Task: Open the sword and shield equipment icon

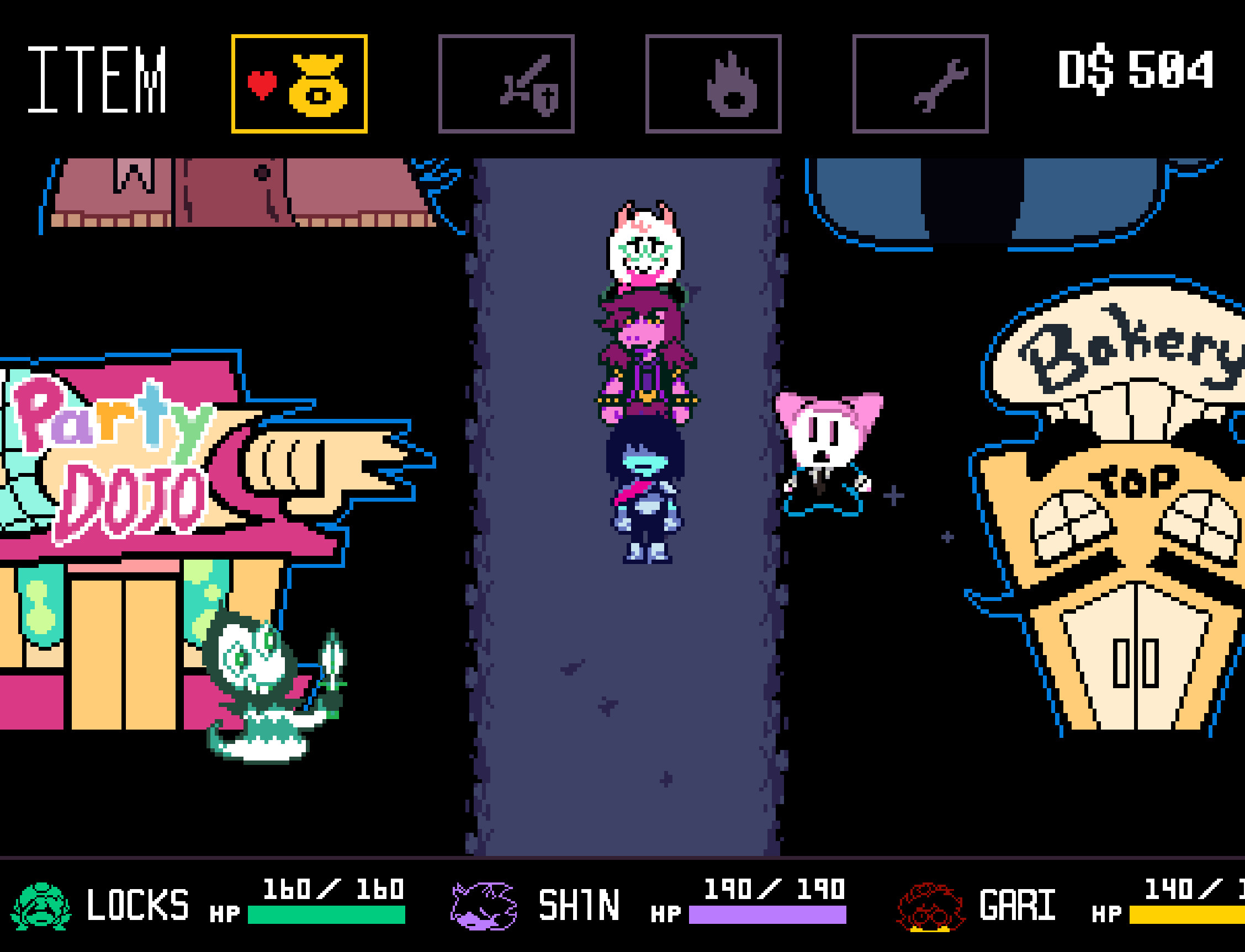Action: pos(507,84)
